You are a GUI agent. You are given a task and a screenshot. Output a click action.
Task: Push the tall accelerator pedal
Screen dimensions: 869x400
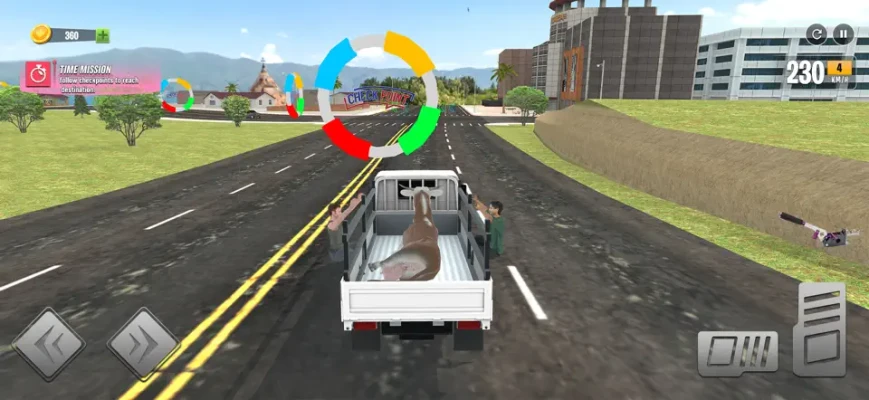[820, 329]
